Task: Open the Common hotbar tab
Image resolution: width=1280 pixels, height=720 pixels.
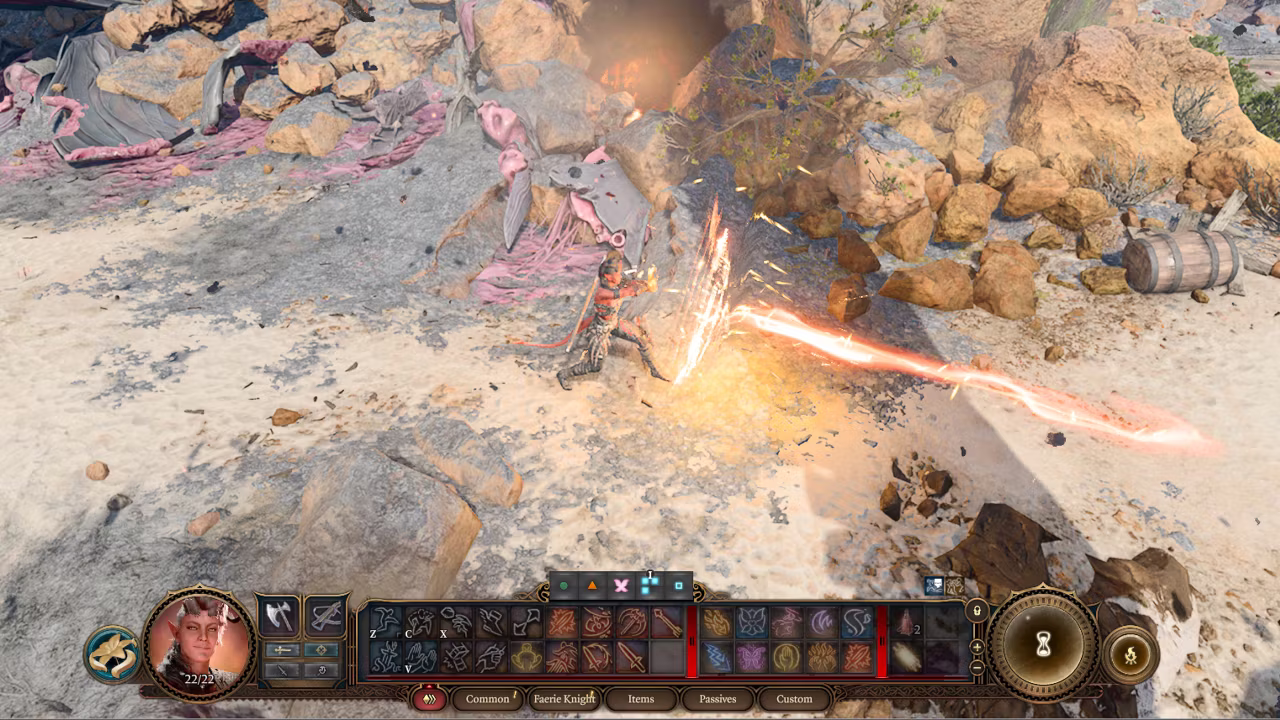Action: click(487, 699)
